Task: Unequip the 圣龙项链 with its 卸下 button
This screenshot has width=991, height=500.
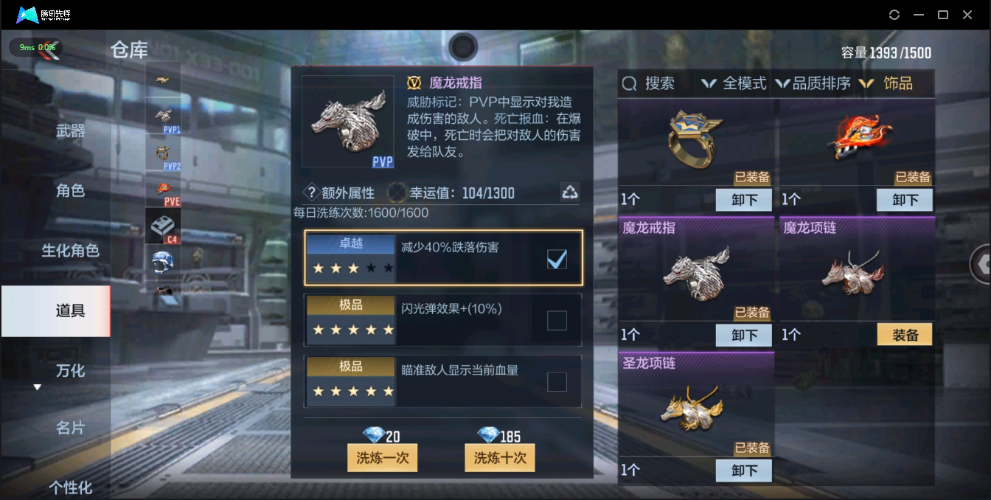Action: pos(744,470)
